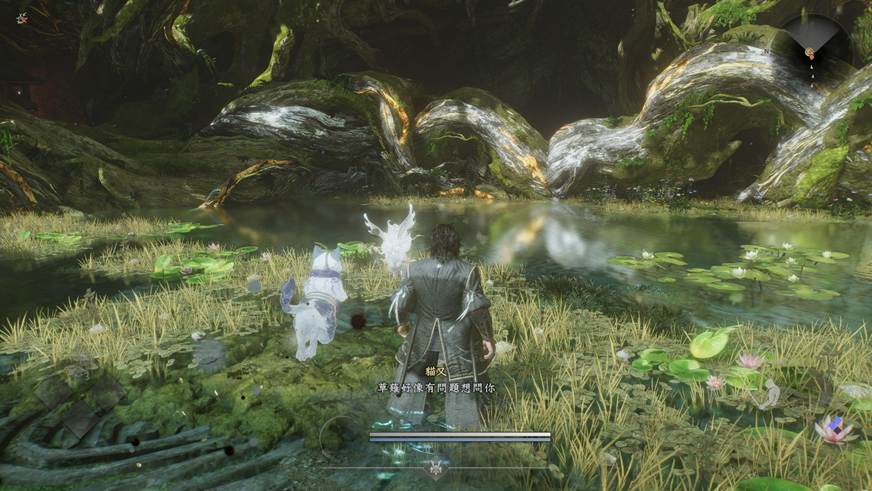Select the diamond emblem icon below the bars
The width and height of the screenshot is (872, 491).
pos(436,467)
